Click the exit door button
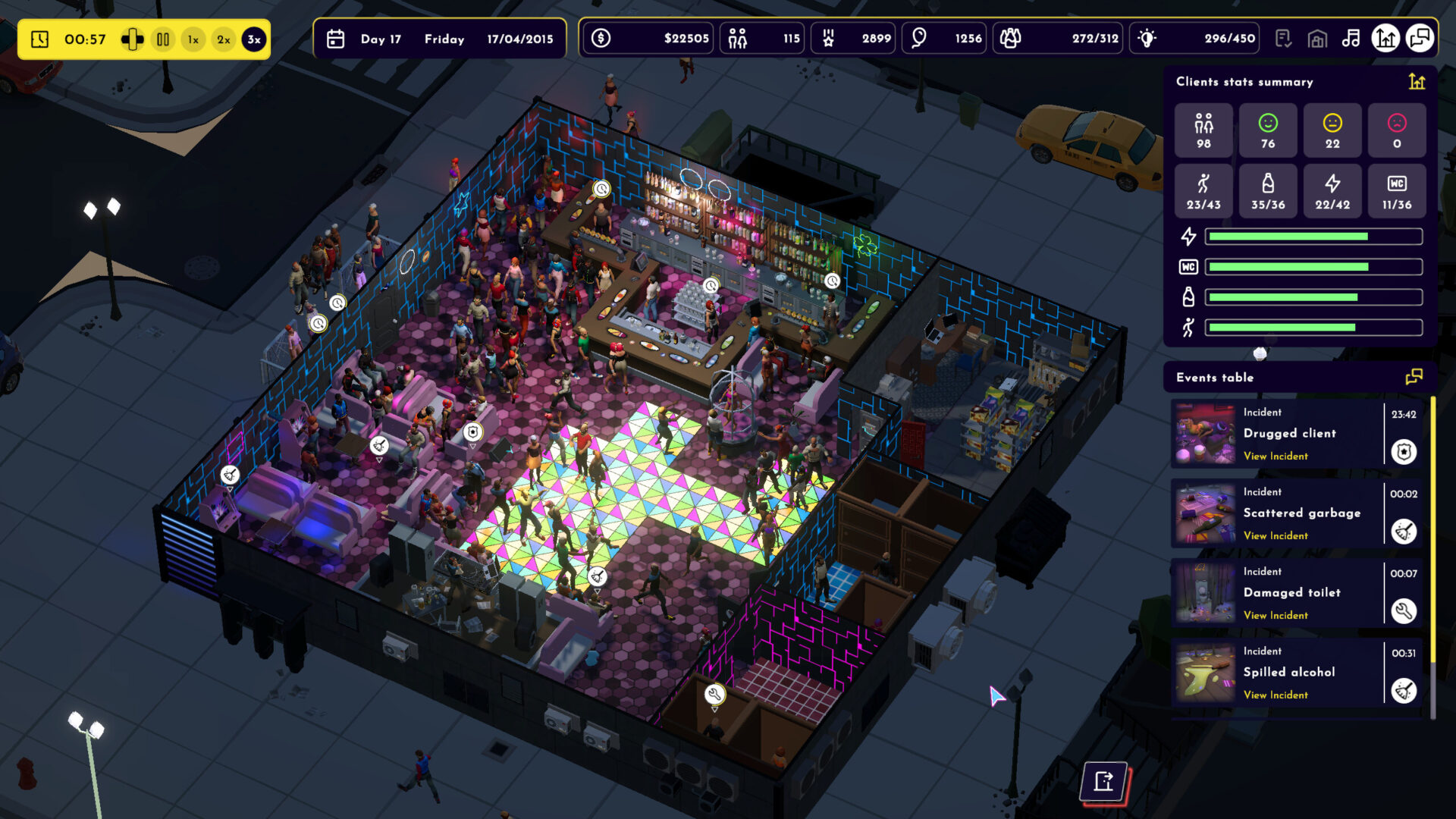This screenshot has width=1456, height=819. tap(1104, 781)
